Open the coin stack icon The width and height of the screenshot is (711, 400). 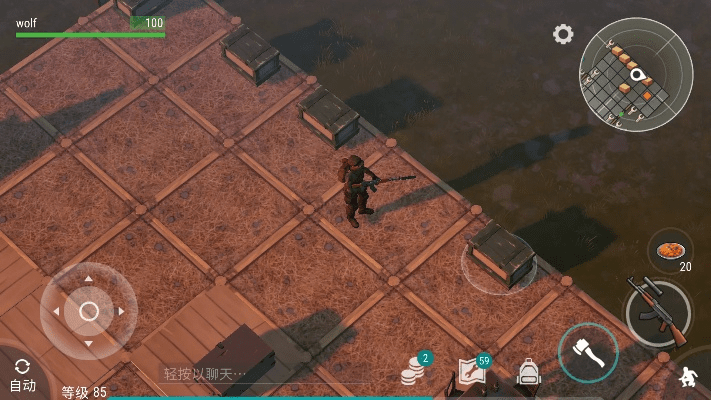[x=412, y=372]
